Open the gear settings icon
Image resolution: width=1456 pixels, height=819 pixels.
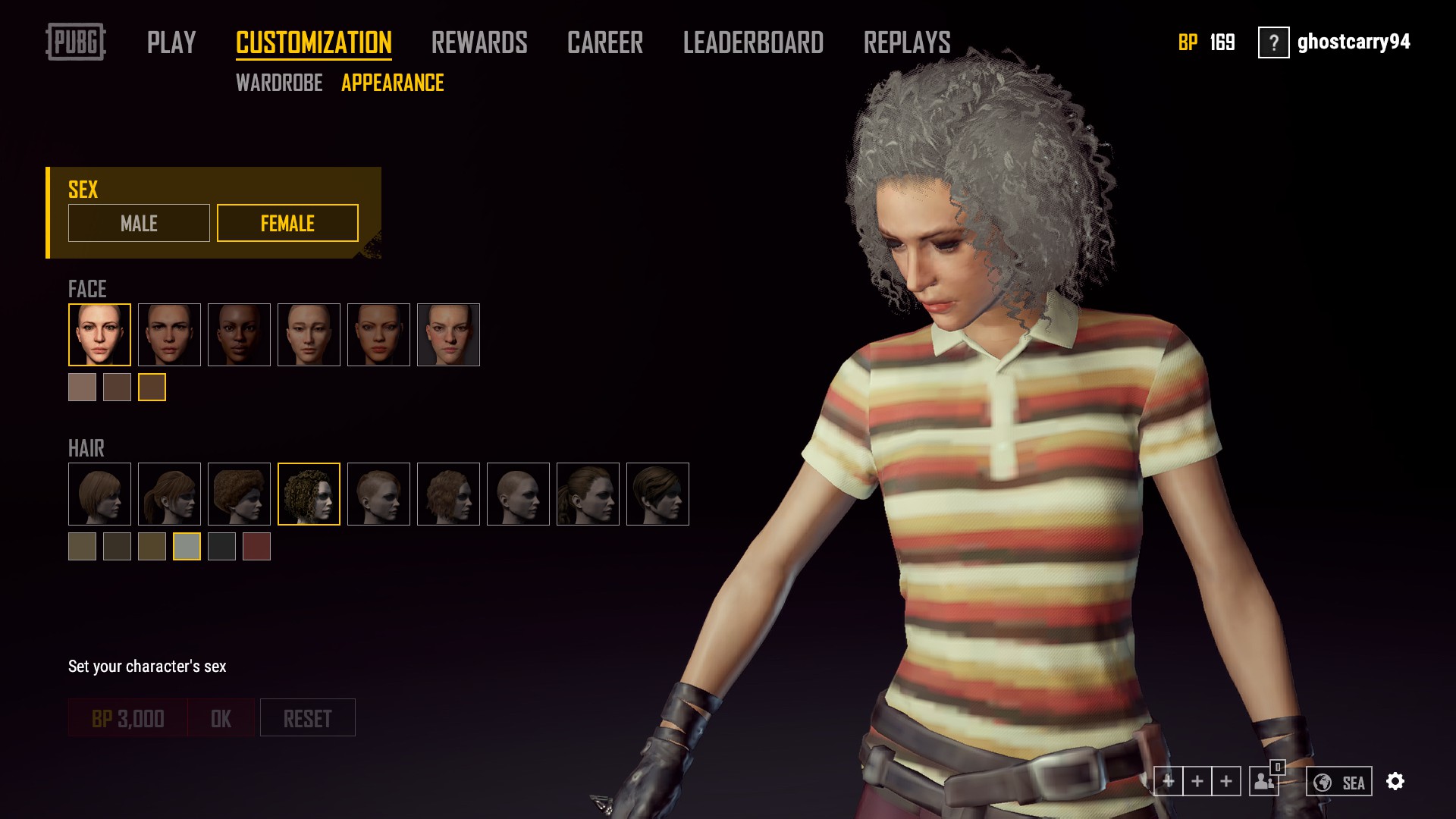[1395, 781]
